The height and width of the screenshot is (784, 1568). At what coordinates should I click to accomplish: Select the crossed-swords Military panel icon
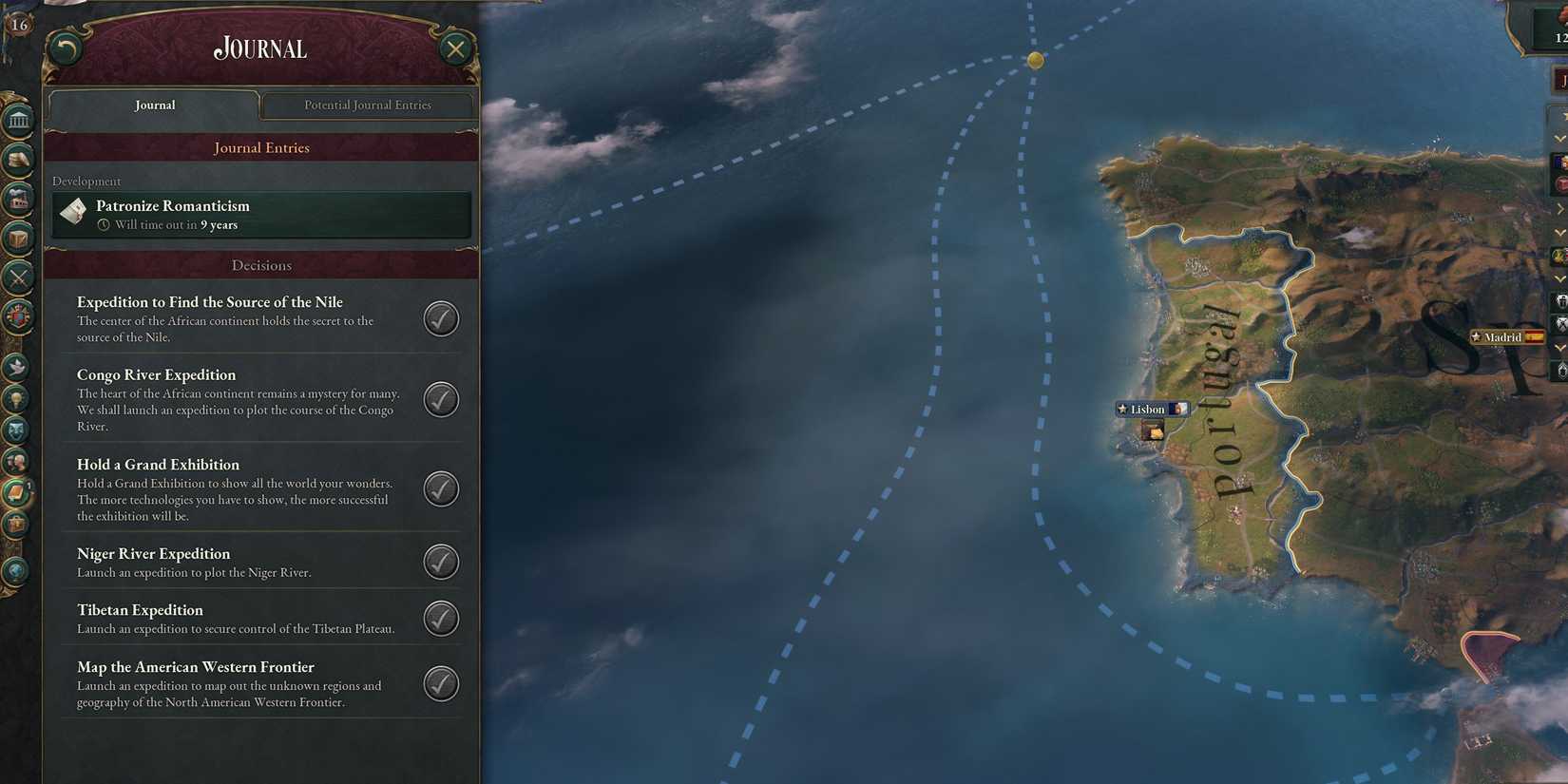click(x=19, y=276)
